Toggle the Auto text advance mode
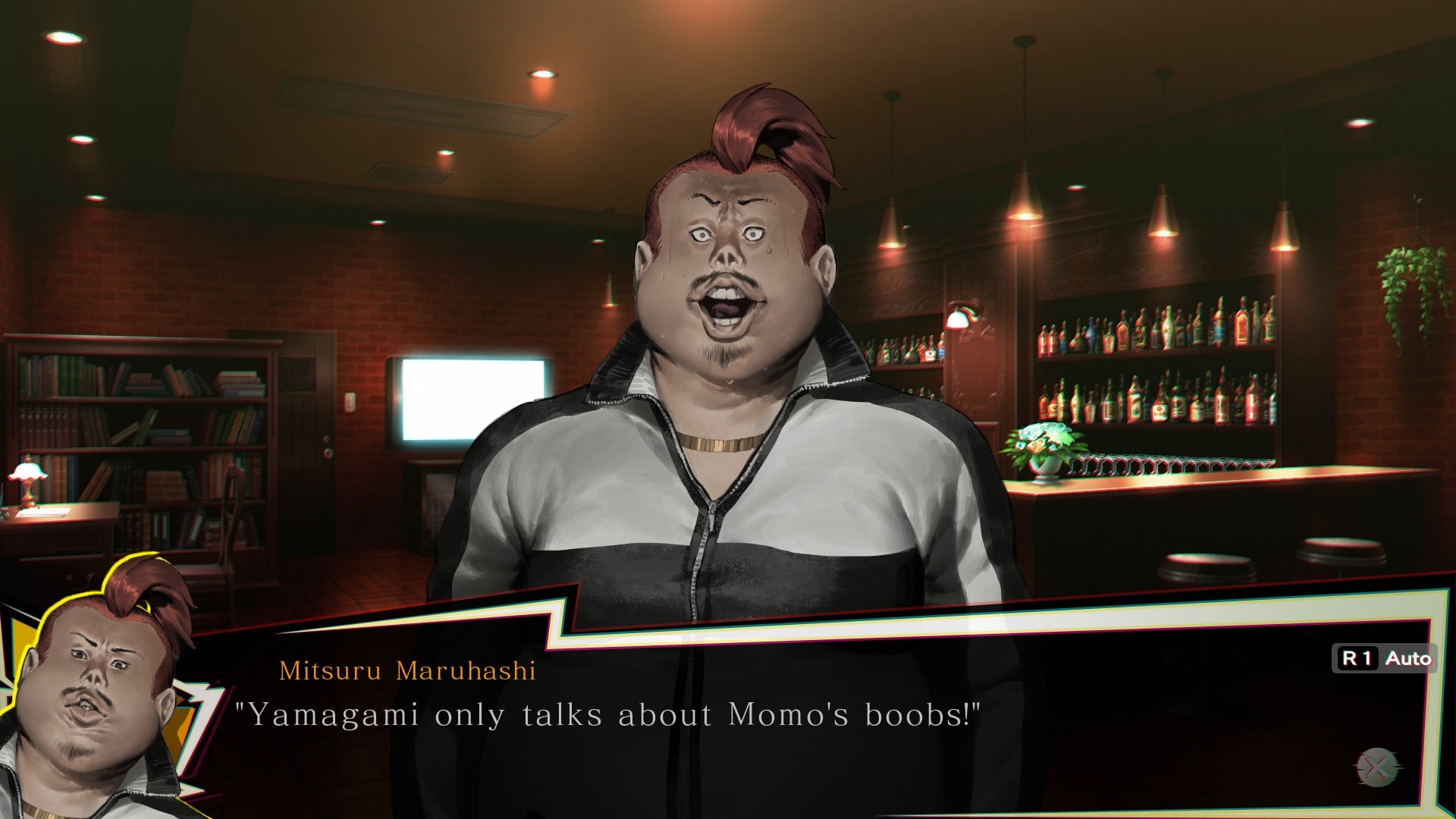 pos(1385,658)
